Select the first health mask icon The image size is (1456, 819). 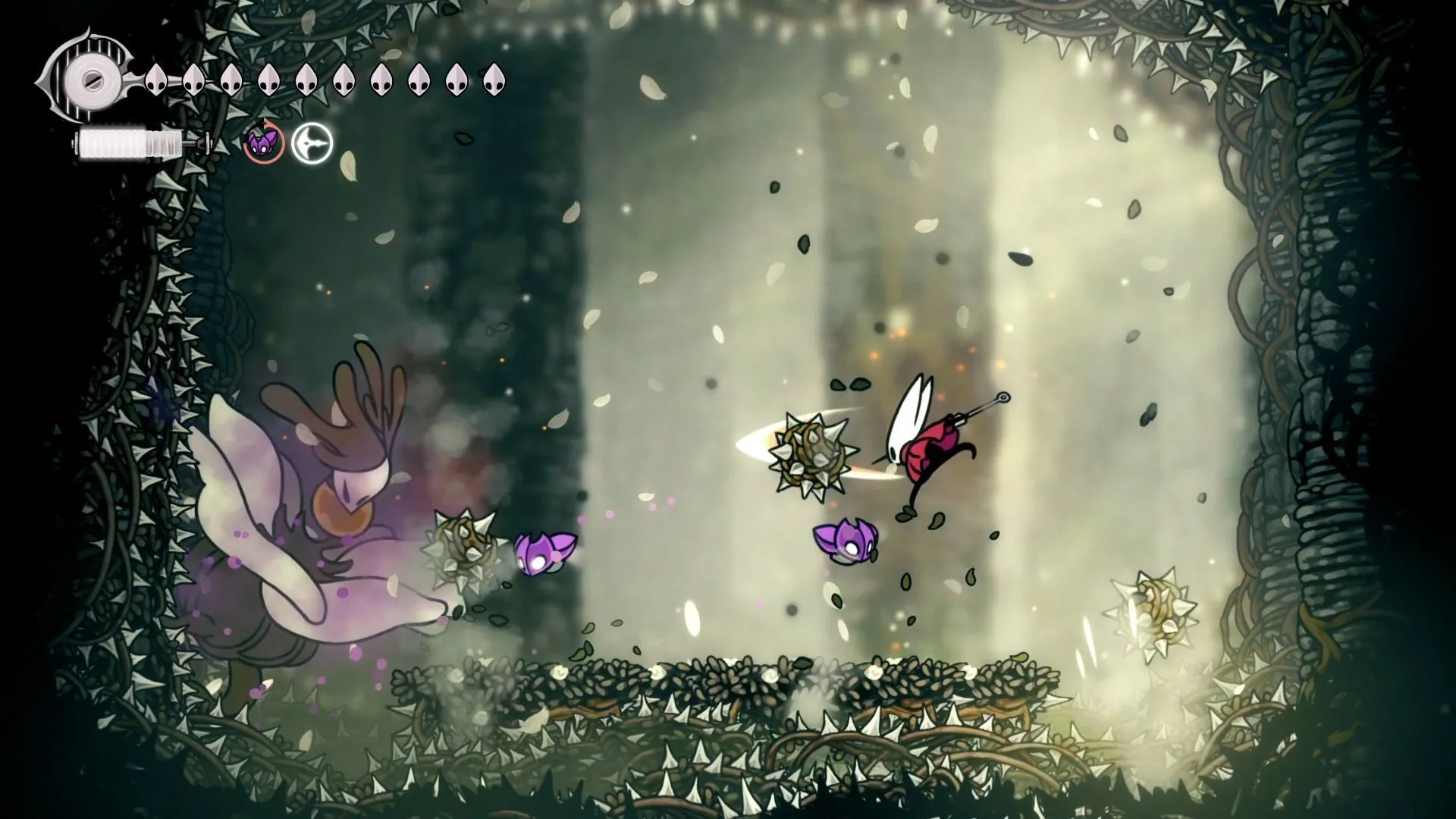click(157, 80)
